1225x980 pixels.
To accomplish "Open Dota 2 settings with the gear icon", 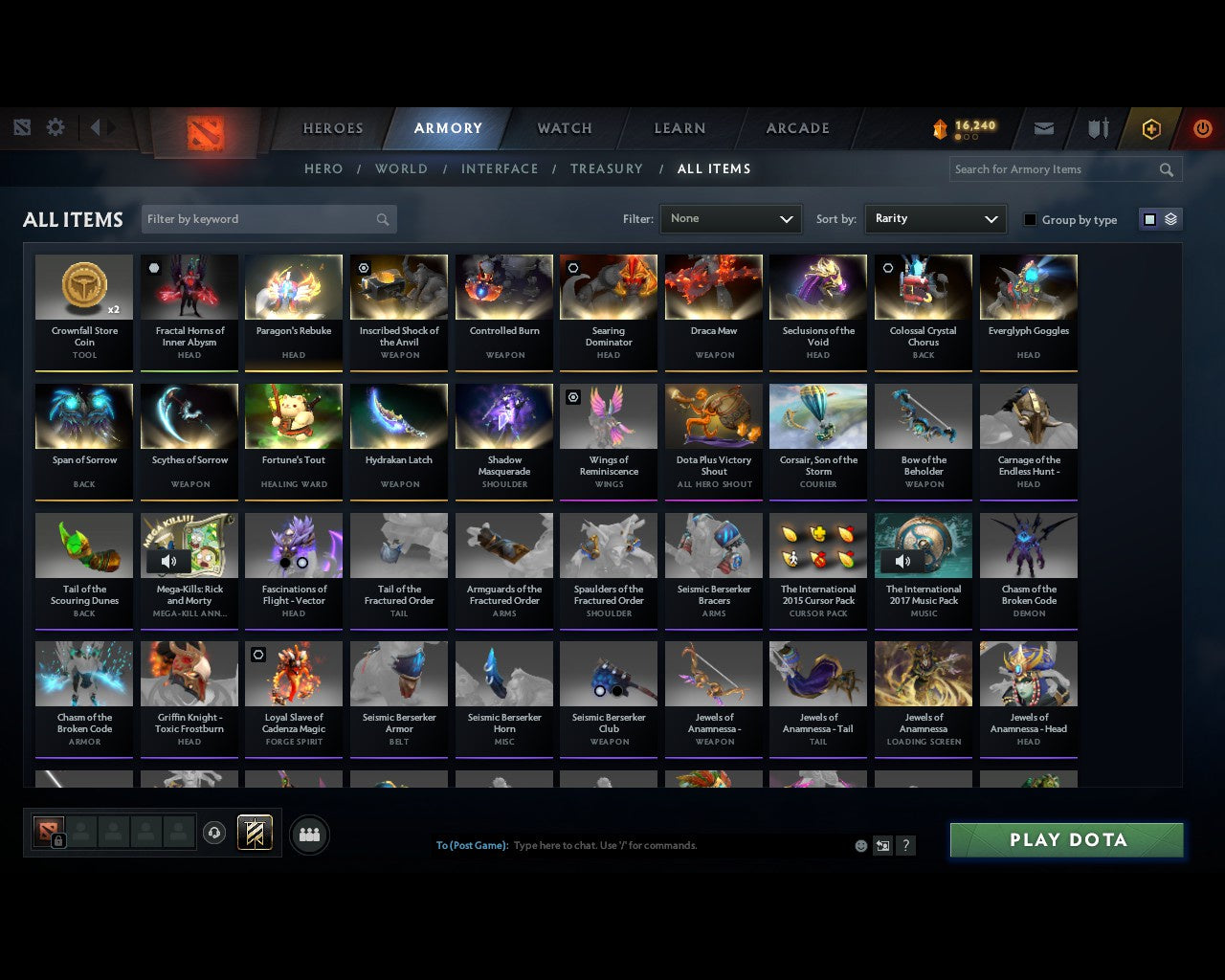I will point(55,126).
